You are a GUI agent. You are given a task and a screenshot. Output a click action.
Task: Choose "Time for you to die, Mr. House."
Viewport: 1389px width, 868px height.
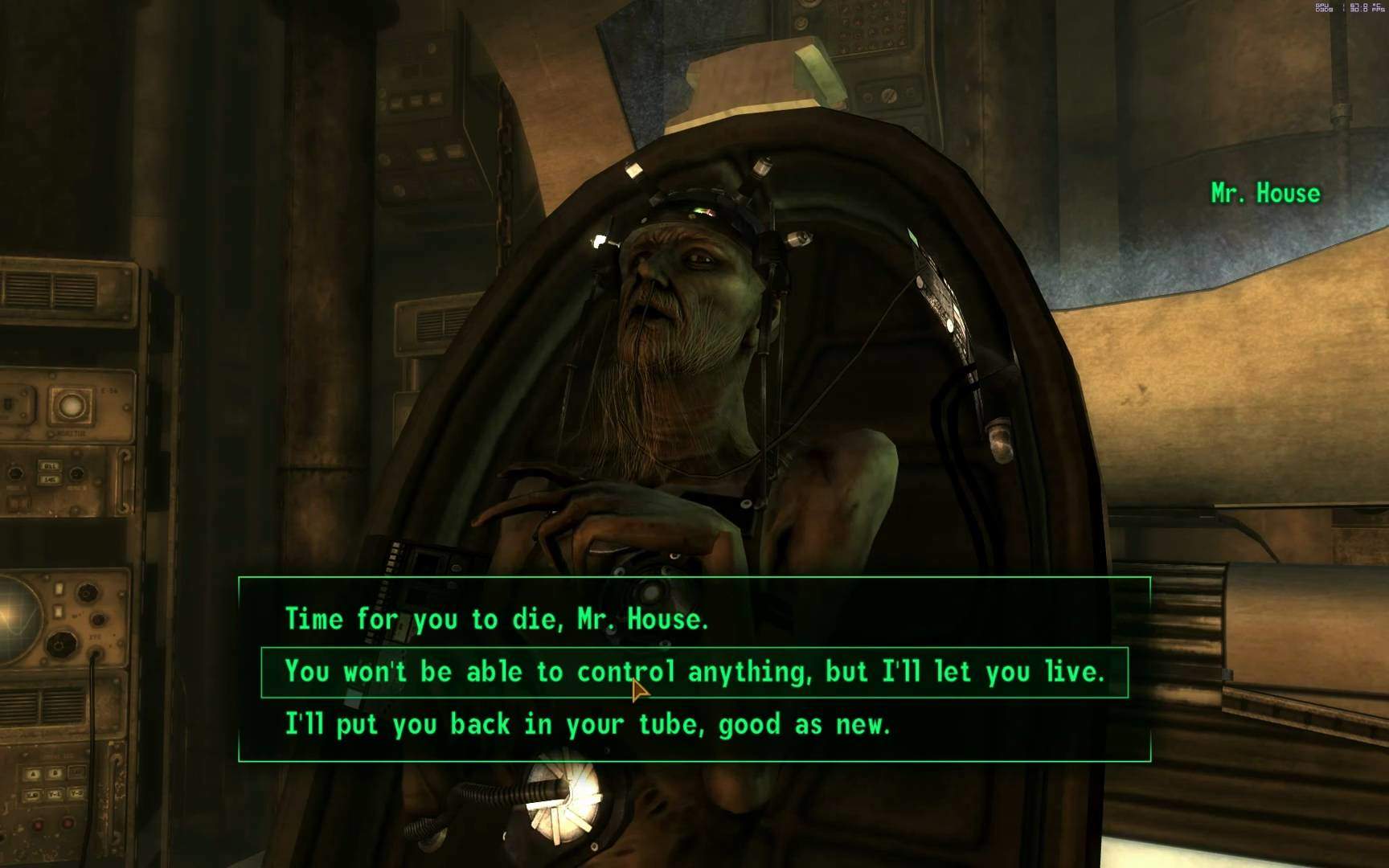497,619
